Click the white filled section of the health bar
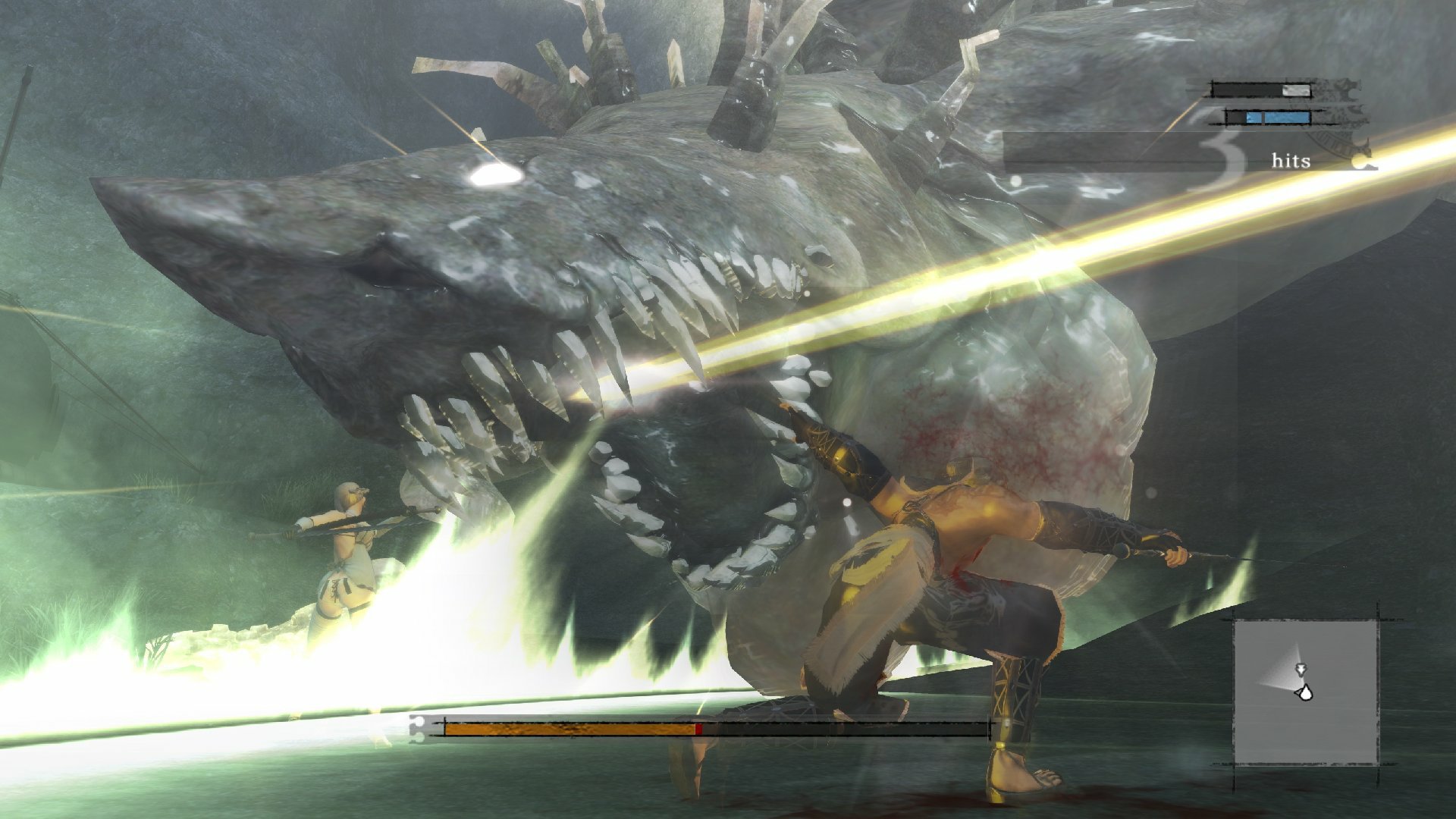This screenshot has width=1456, height=819. [x=1296, y=89]
